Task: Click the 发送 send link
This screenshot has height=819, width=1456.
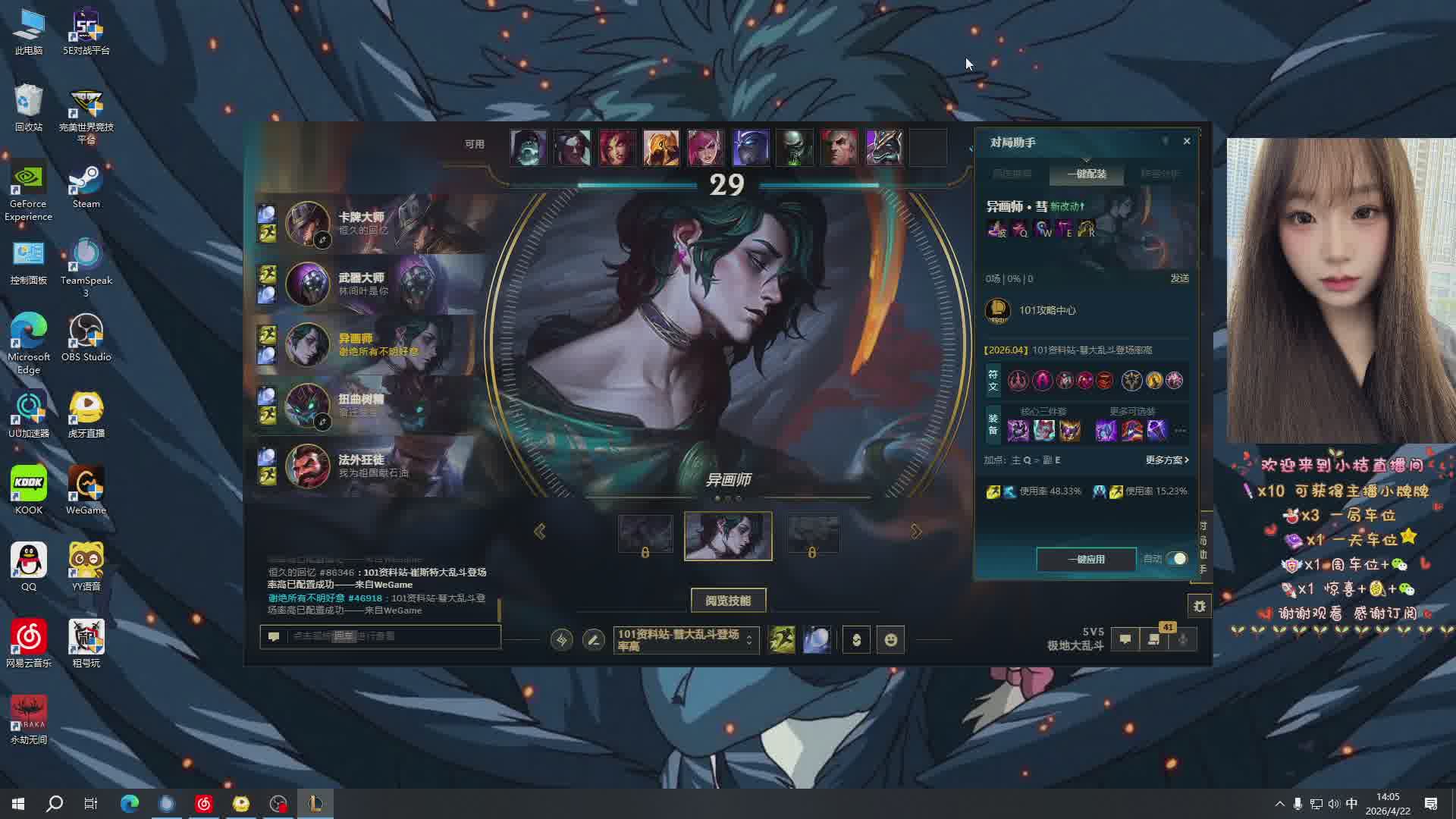Action: pos(1179,278)
